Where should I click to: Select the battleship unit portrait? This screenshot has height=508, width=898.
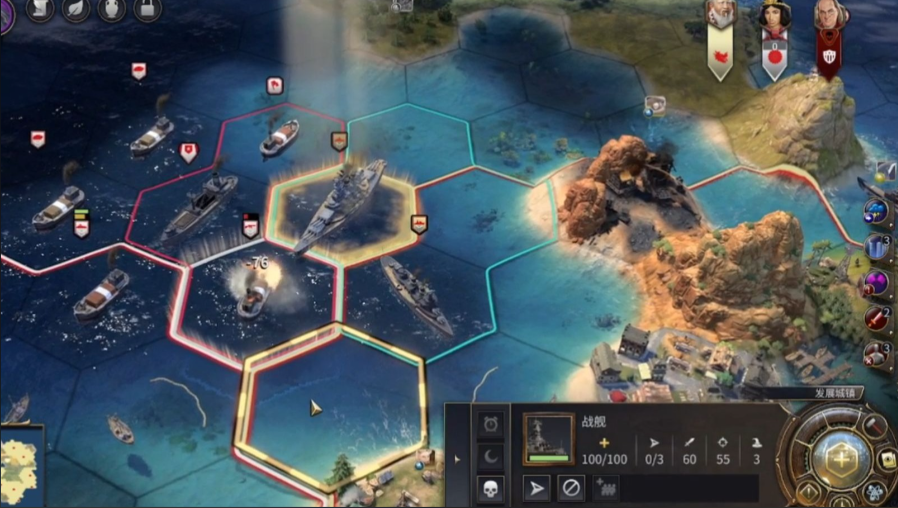[x=548, y=438]
